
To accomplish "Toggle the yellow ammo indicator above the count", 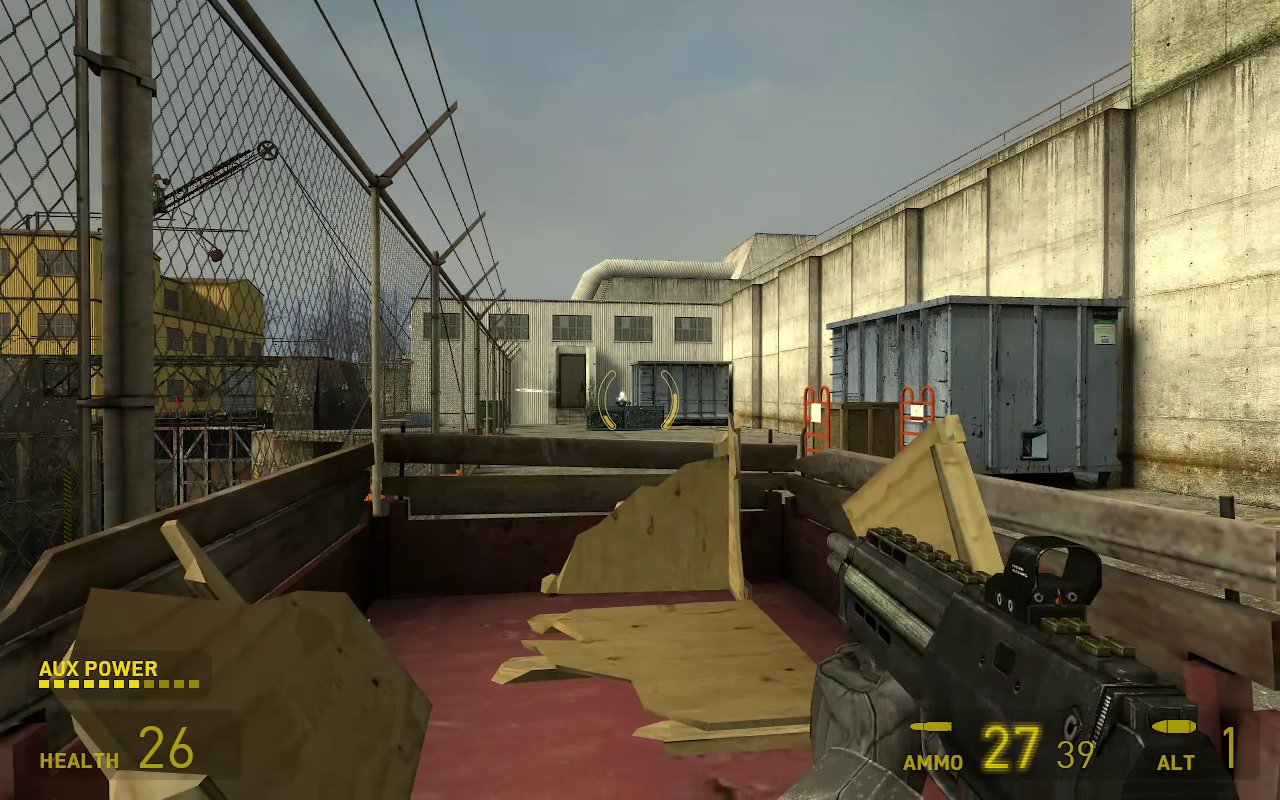I will [930, 727].
